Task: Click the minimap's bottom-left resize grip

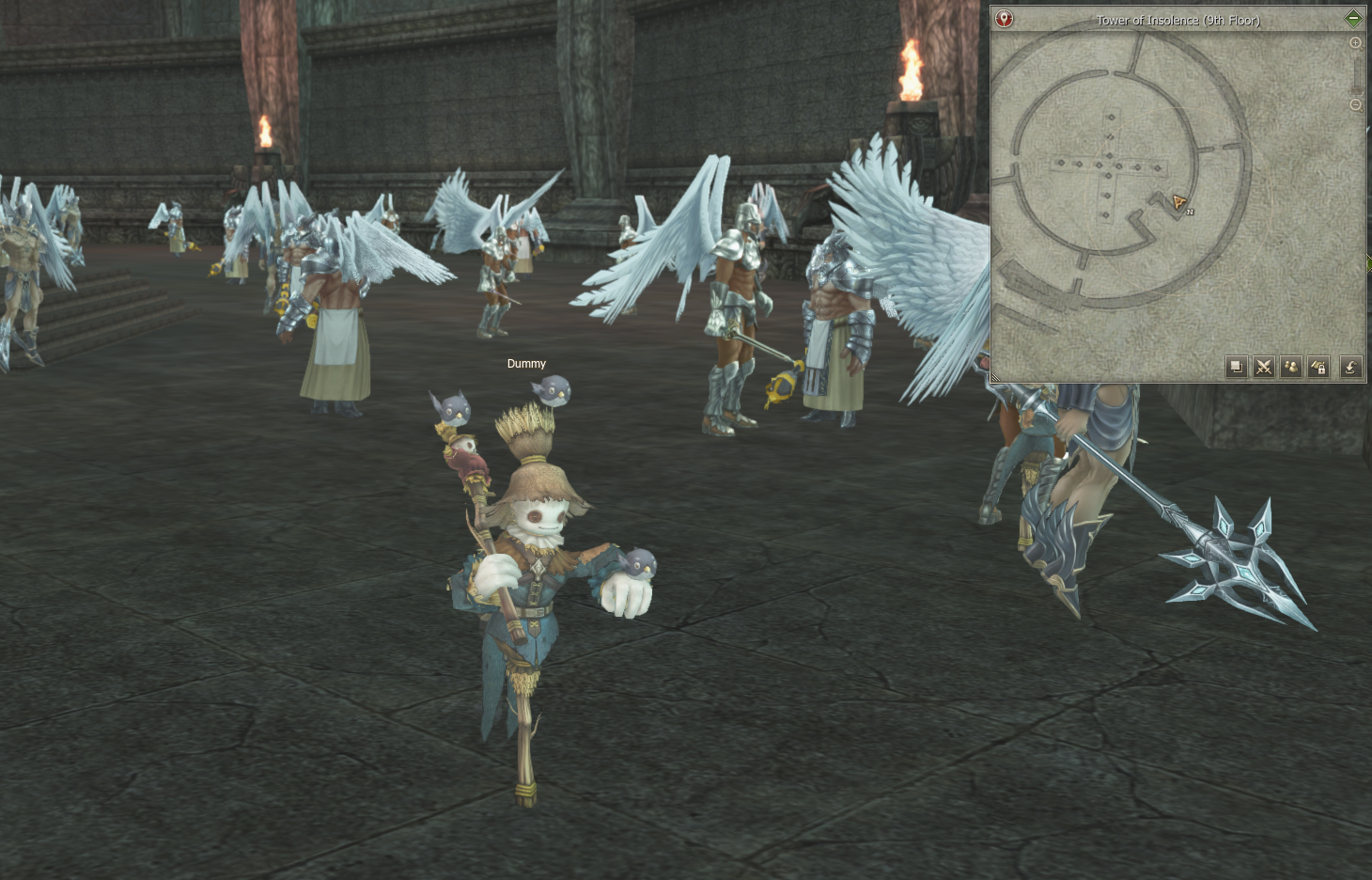Action: point(994,378)
